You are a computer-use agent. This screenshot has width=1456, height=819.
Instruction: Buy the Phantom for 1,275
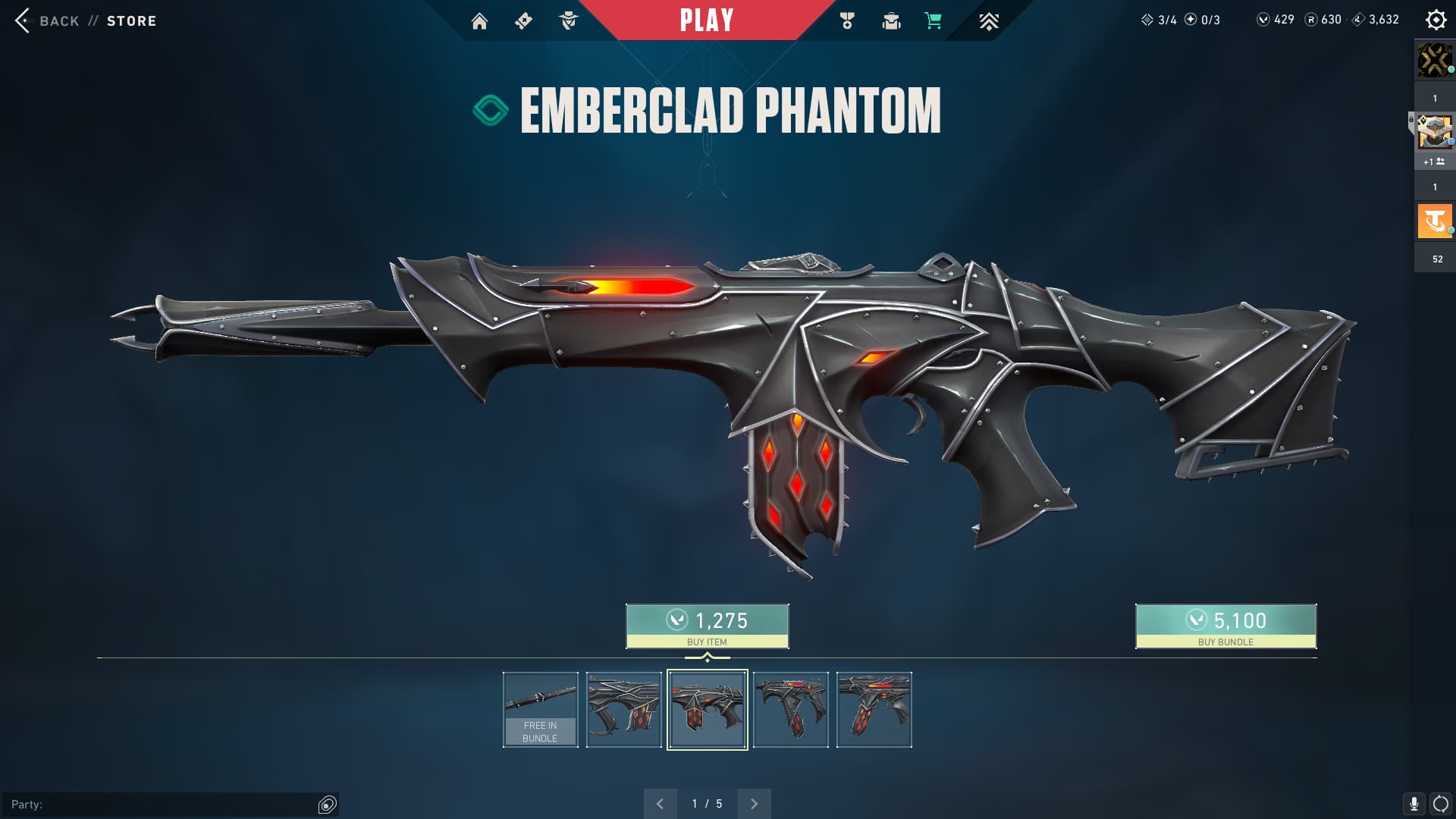707,626
